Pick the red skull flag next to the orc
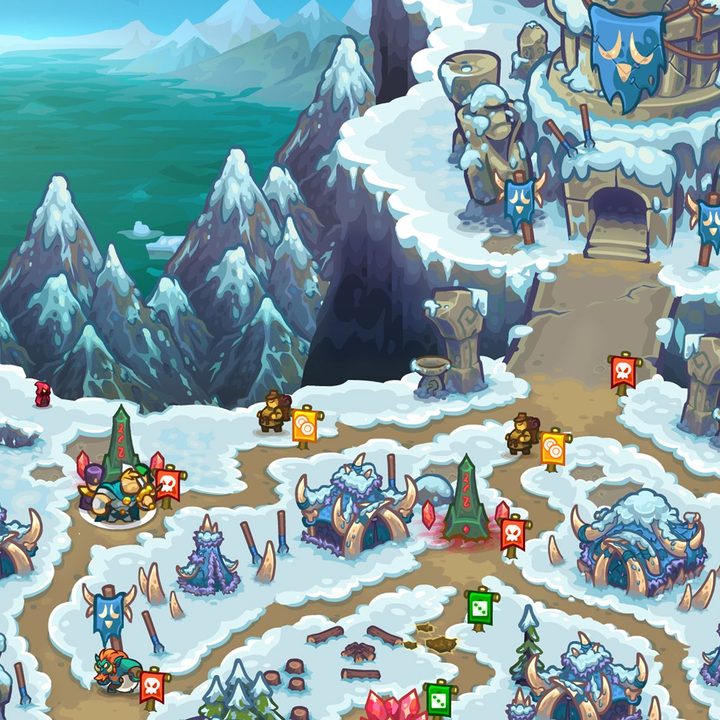 [x=152, y=687]
